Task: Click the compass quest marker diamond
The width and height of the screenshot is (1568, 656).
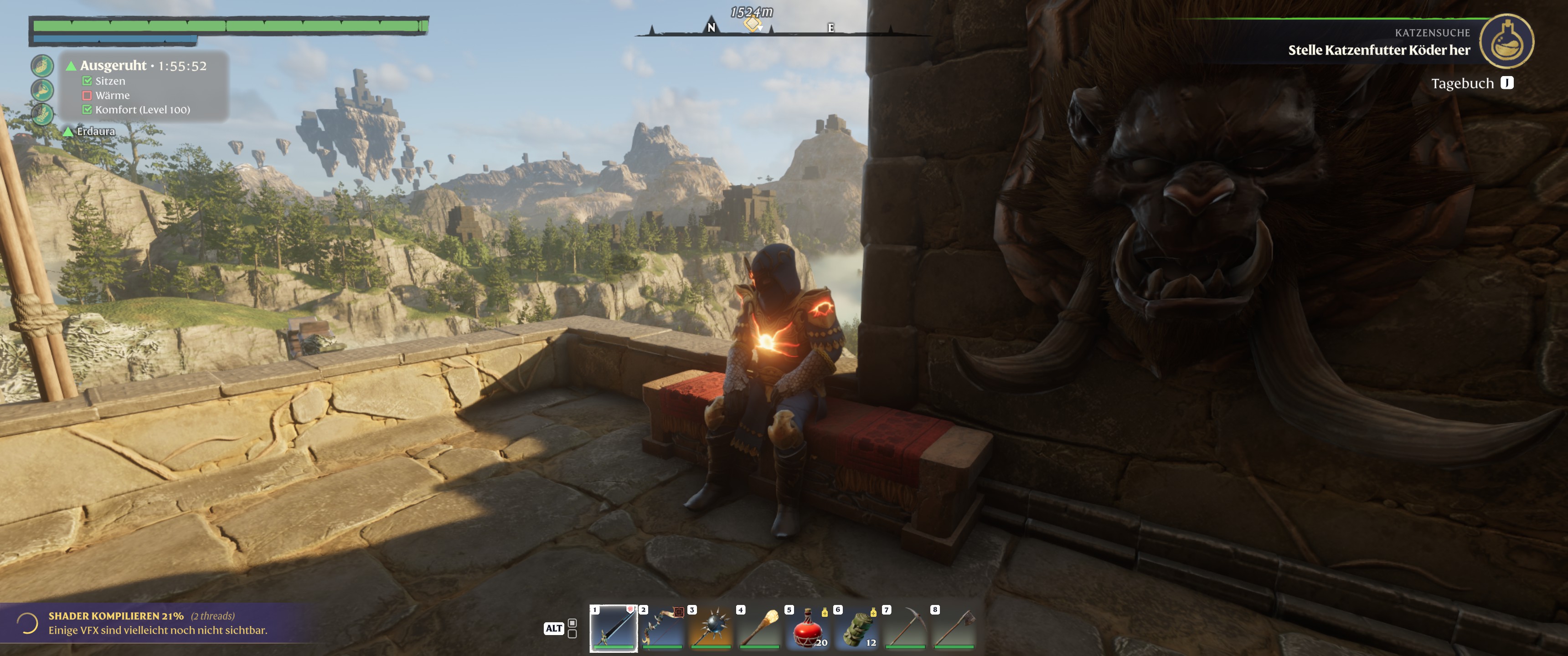Action: 753,24
